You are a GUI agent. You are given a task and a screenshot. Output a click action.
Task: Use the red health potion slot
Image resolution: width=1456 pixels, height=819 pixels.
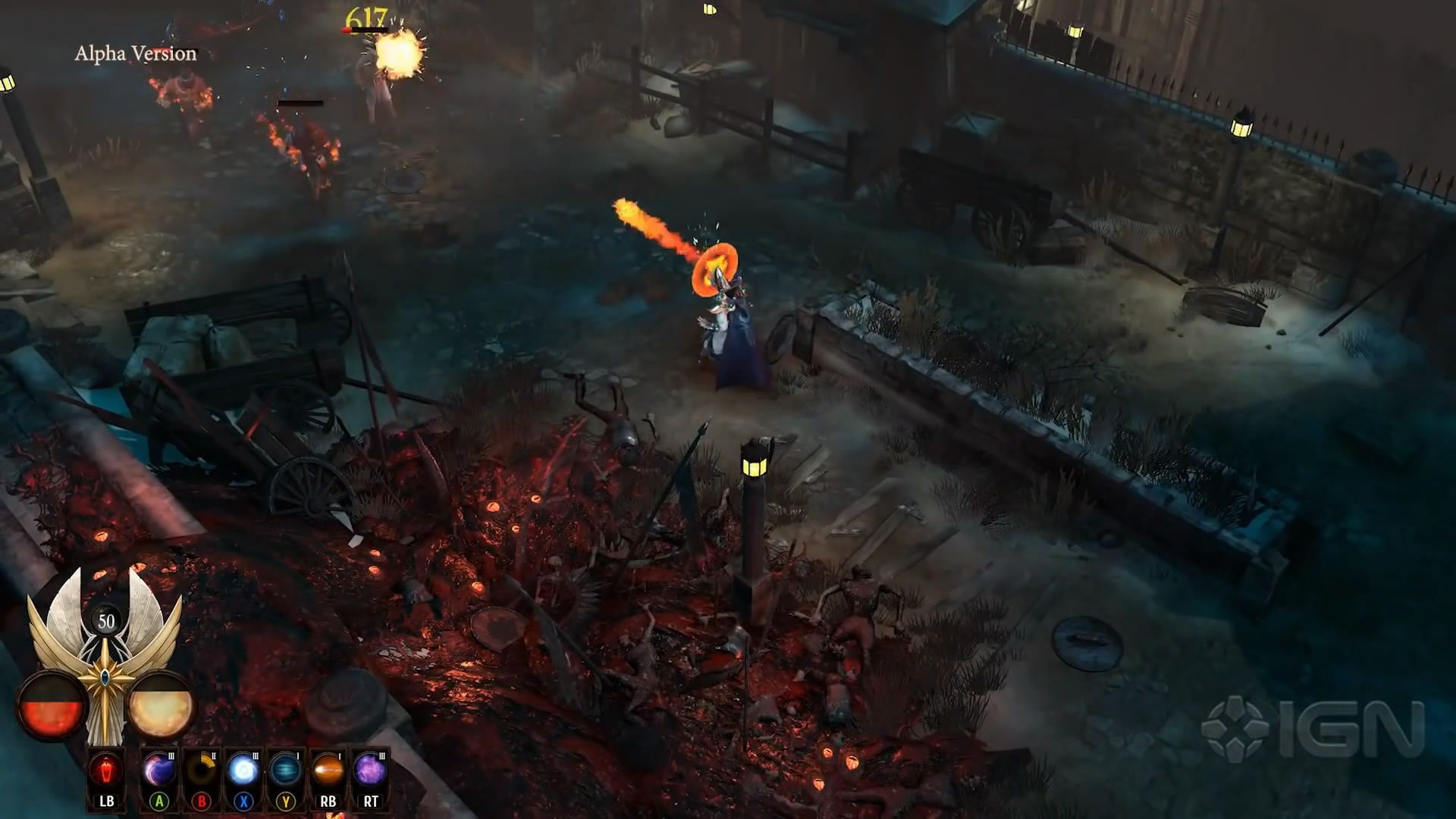(106, 772)
